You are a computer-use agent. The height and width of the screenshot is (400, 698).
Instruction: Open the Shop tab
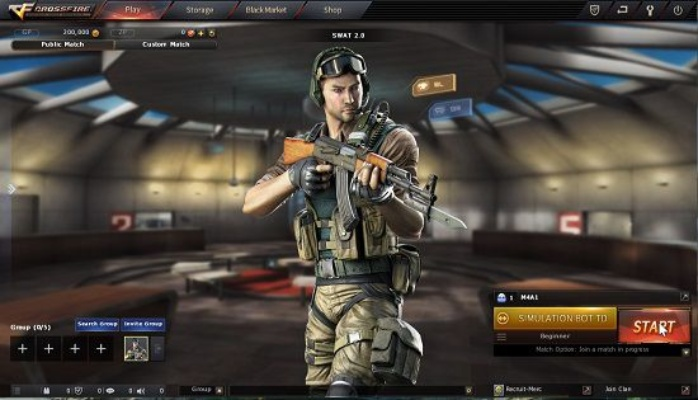(332, 9)
